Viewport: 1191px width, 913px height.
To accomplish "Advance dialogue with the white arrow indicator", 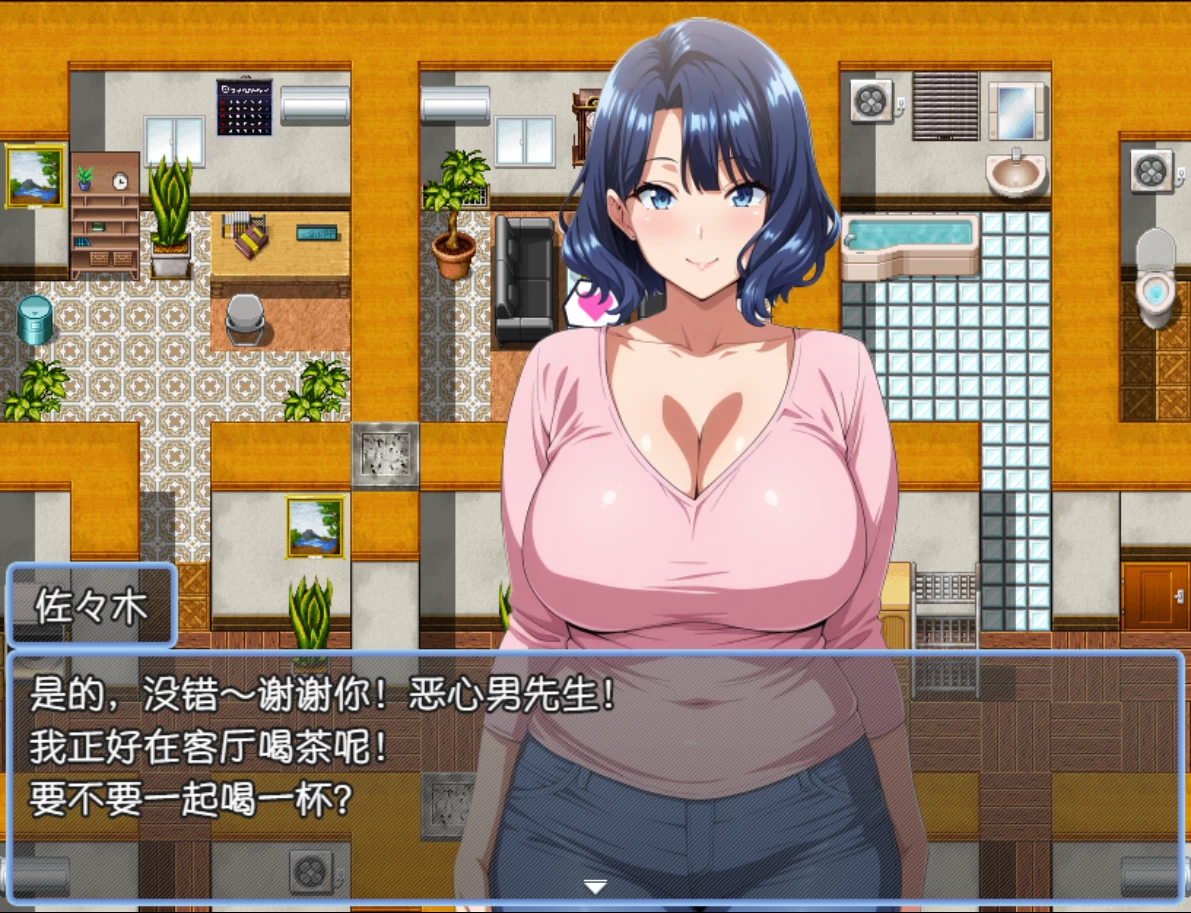I will (595, 886).
